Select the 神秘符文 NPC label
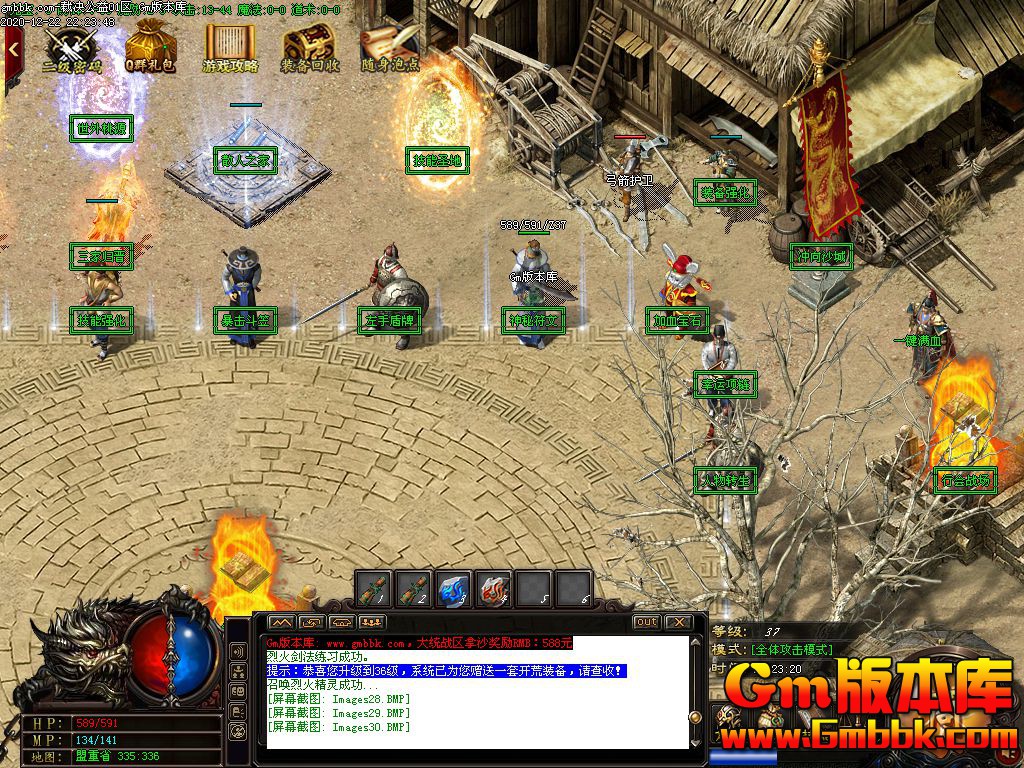Image resolution: width=1024 pixels, height=768 pixels. tap(533, 320)
